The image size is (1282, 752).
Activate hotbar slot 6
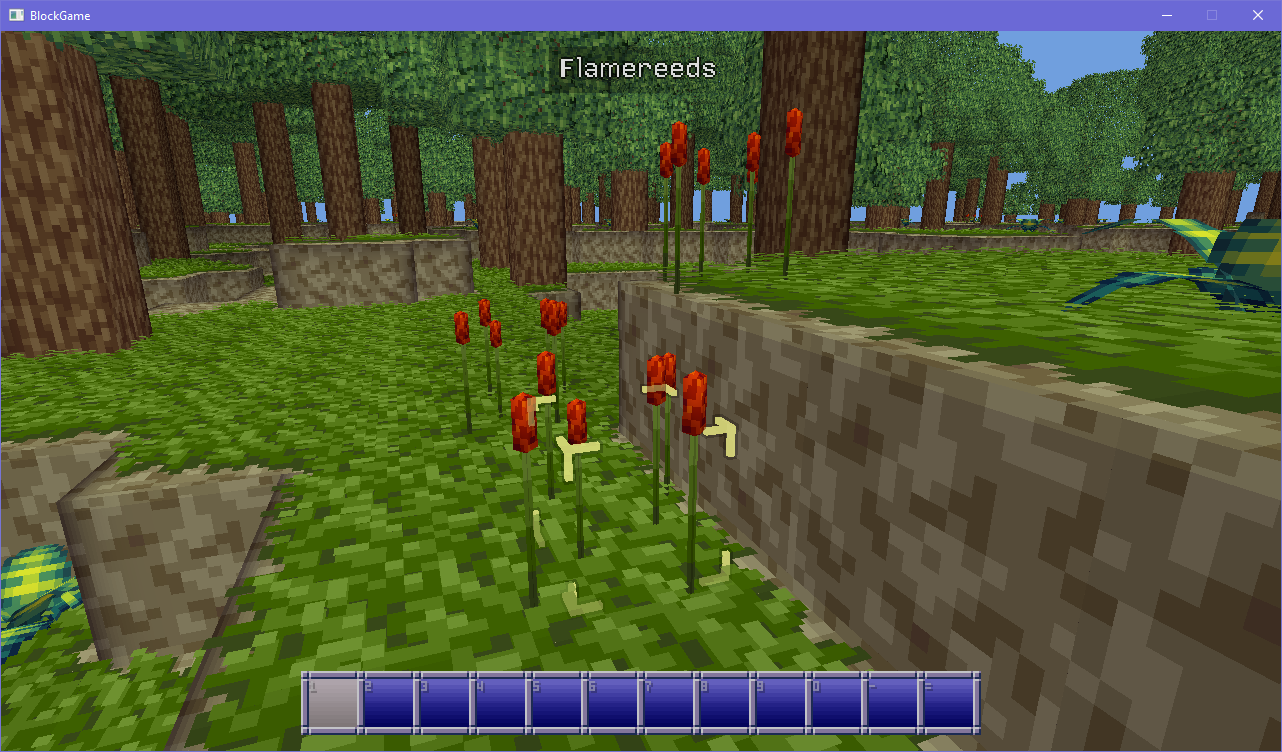pyautogui.click(x=612, y=703)
